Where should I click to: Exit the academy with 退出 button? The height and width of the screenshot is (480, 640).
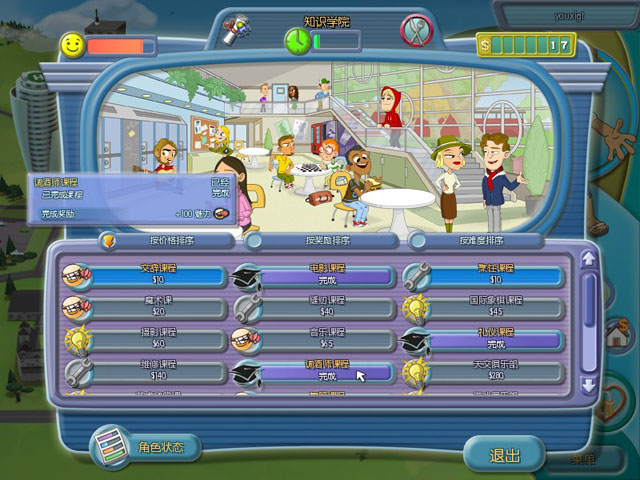(x=504, y=455)
